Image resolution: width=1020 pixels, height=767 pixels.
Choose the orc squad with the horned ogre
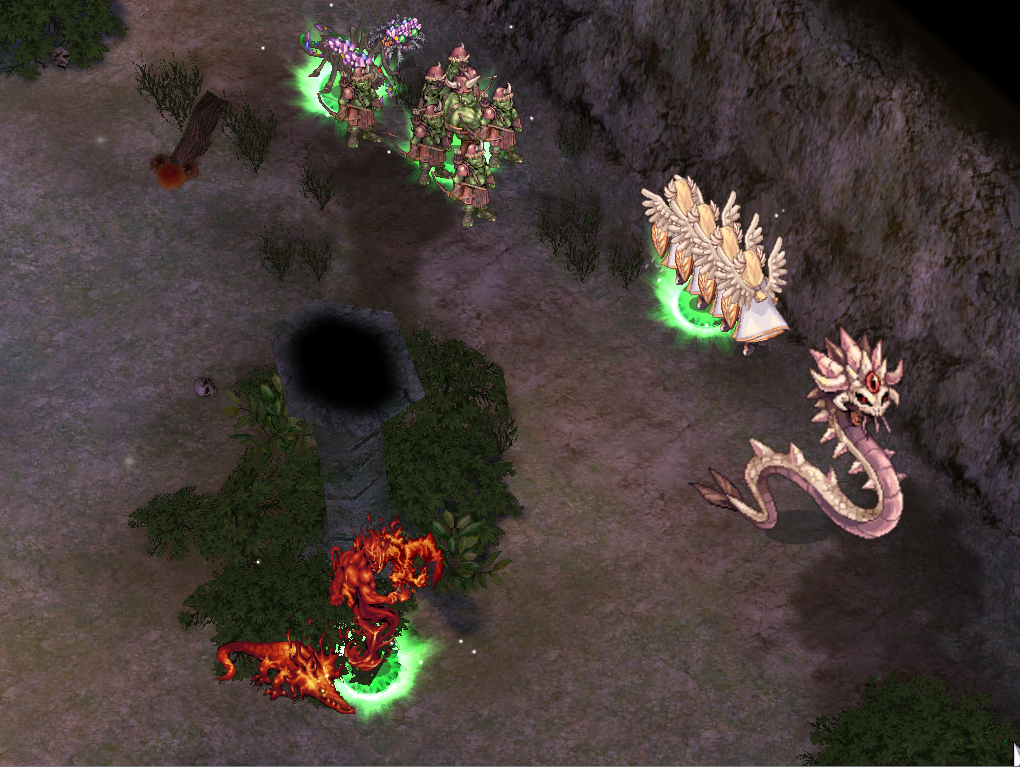point(462,130)
